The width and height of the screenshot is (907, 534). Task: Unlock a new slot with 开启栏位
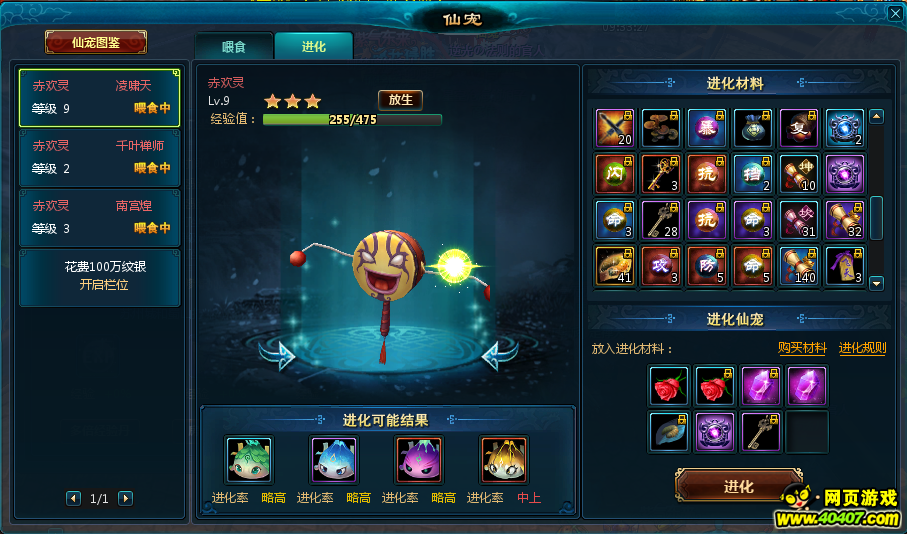pos(100,276)
